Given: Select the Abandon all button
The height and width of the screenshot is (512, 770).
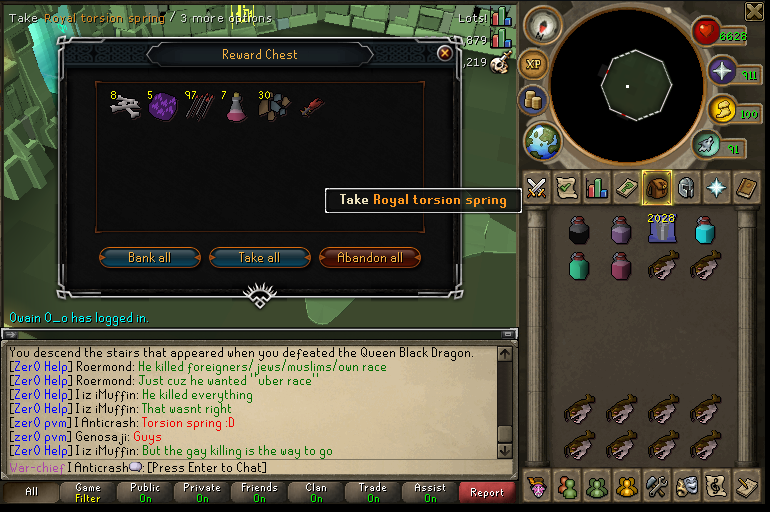Looking at the screenshot, I should coord(369,257).
